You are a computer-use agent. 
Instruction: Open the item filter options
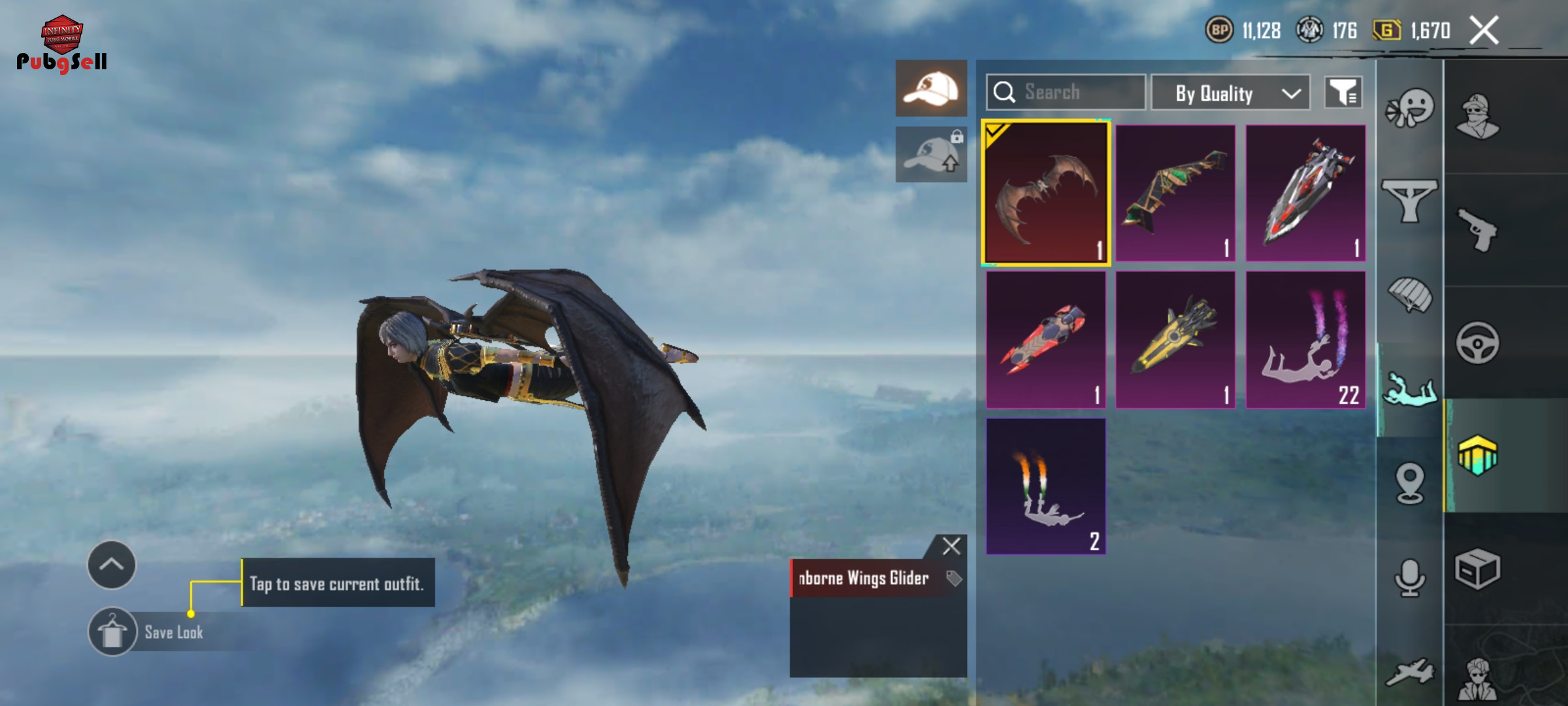coord(1343,93)
